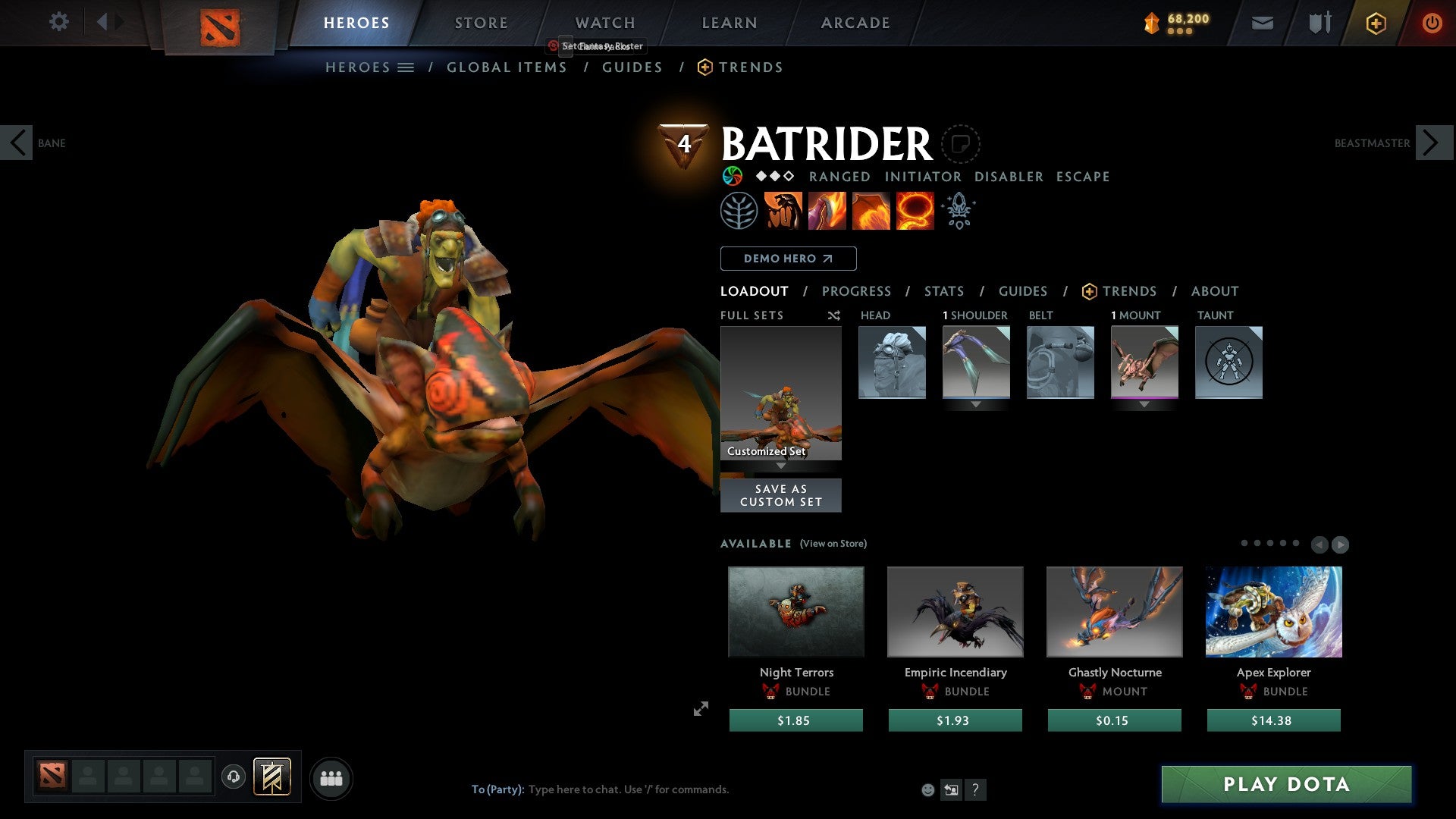Screen dimensions: 1456x819
Task: Open the Arcade menu
Action: point(855,23)
